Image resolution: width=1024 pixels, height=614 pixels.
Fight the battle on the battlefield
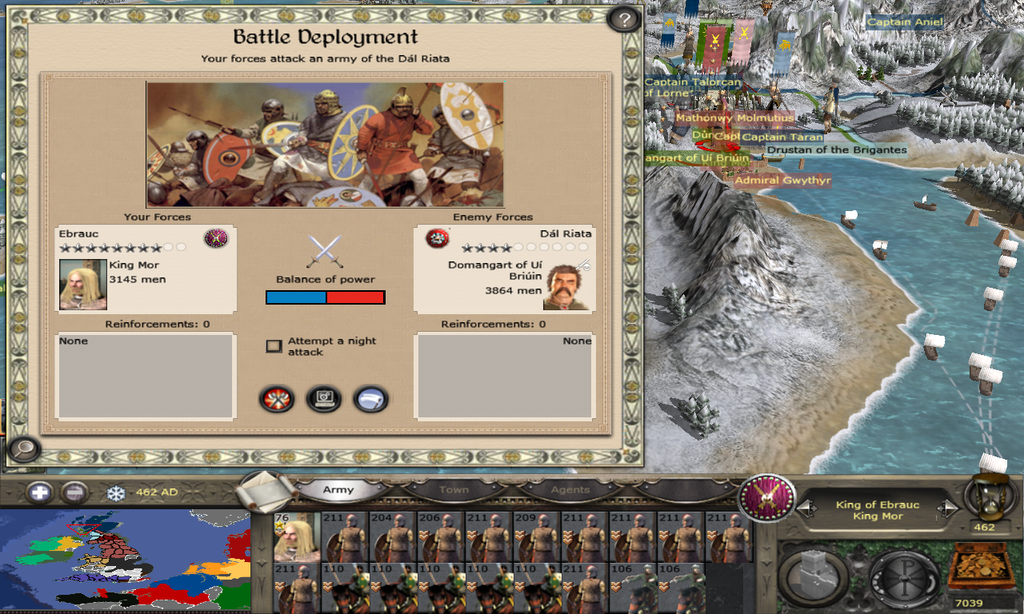point(277,399)
